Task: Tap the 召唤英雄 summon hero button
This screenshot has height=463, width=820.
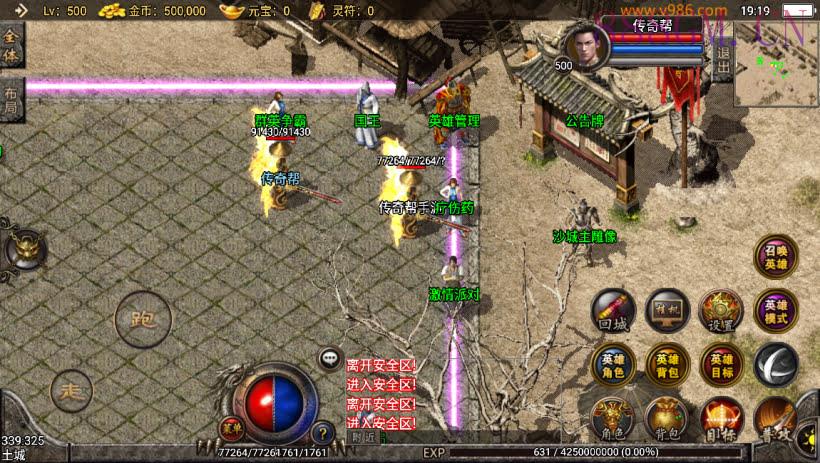Action: (775, 256)
